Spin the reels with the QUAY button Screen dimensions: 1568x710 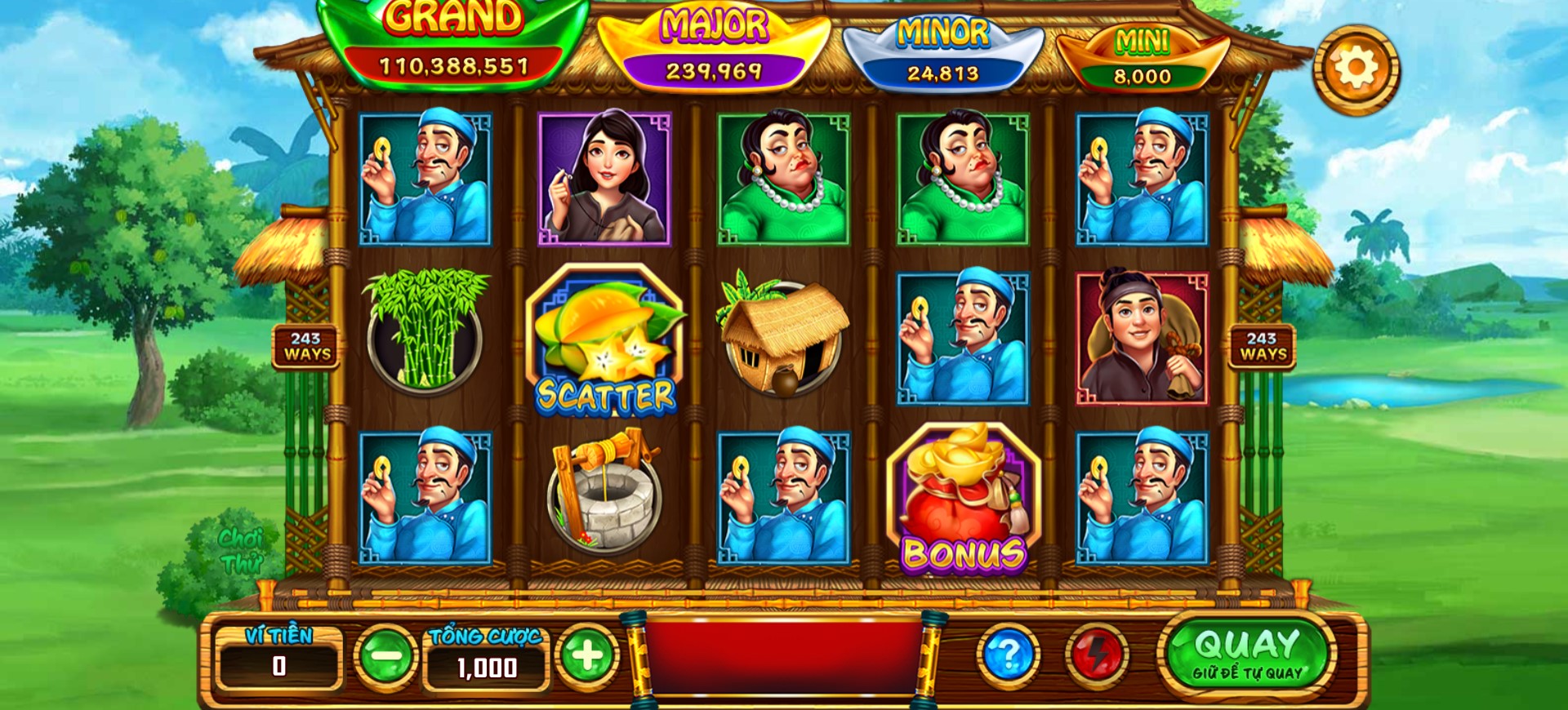[1246, 654]
